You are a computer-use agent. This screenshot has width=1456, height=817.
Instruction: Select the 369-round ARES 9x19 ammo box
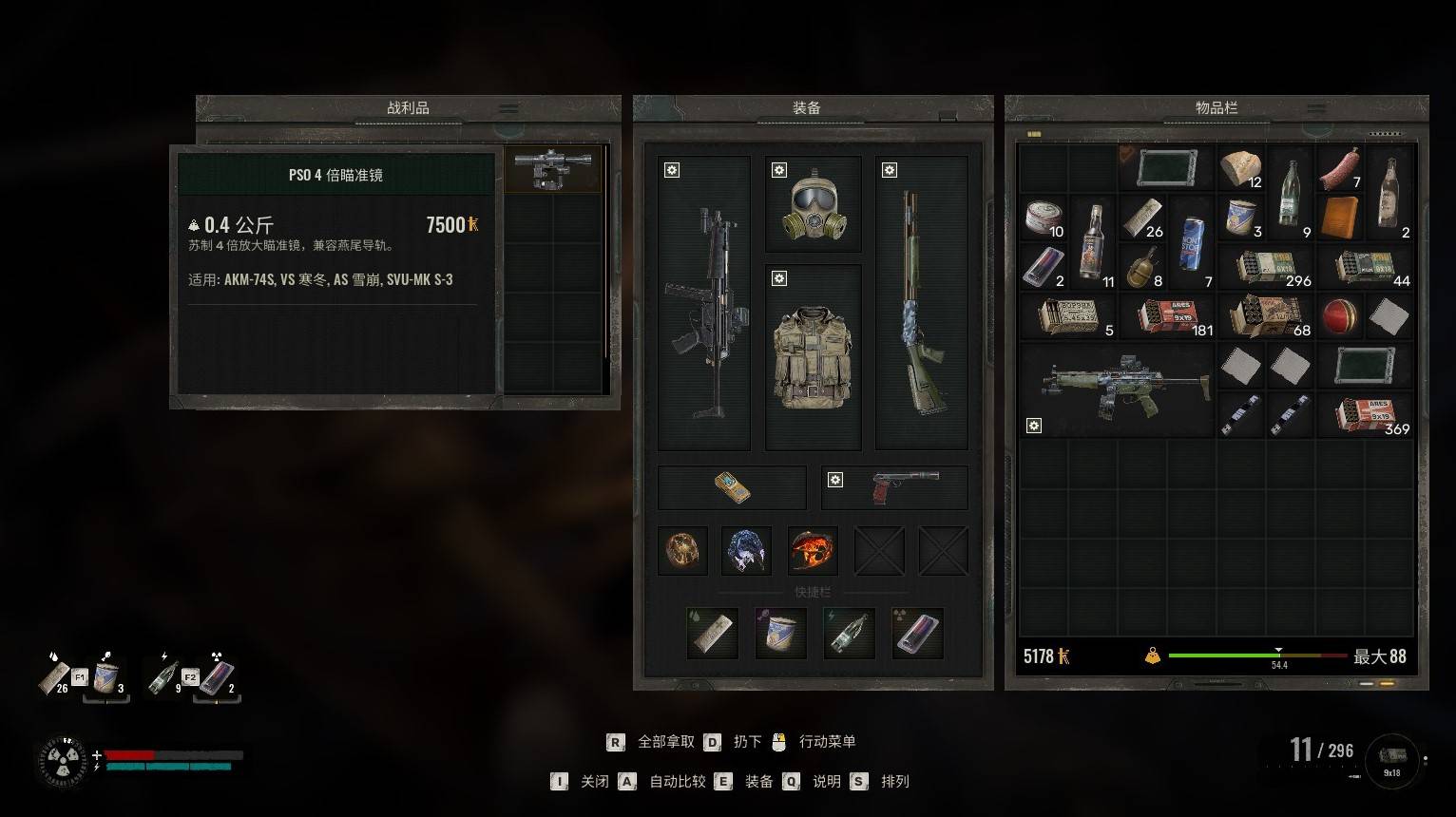click(x=1365, y=415)
